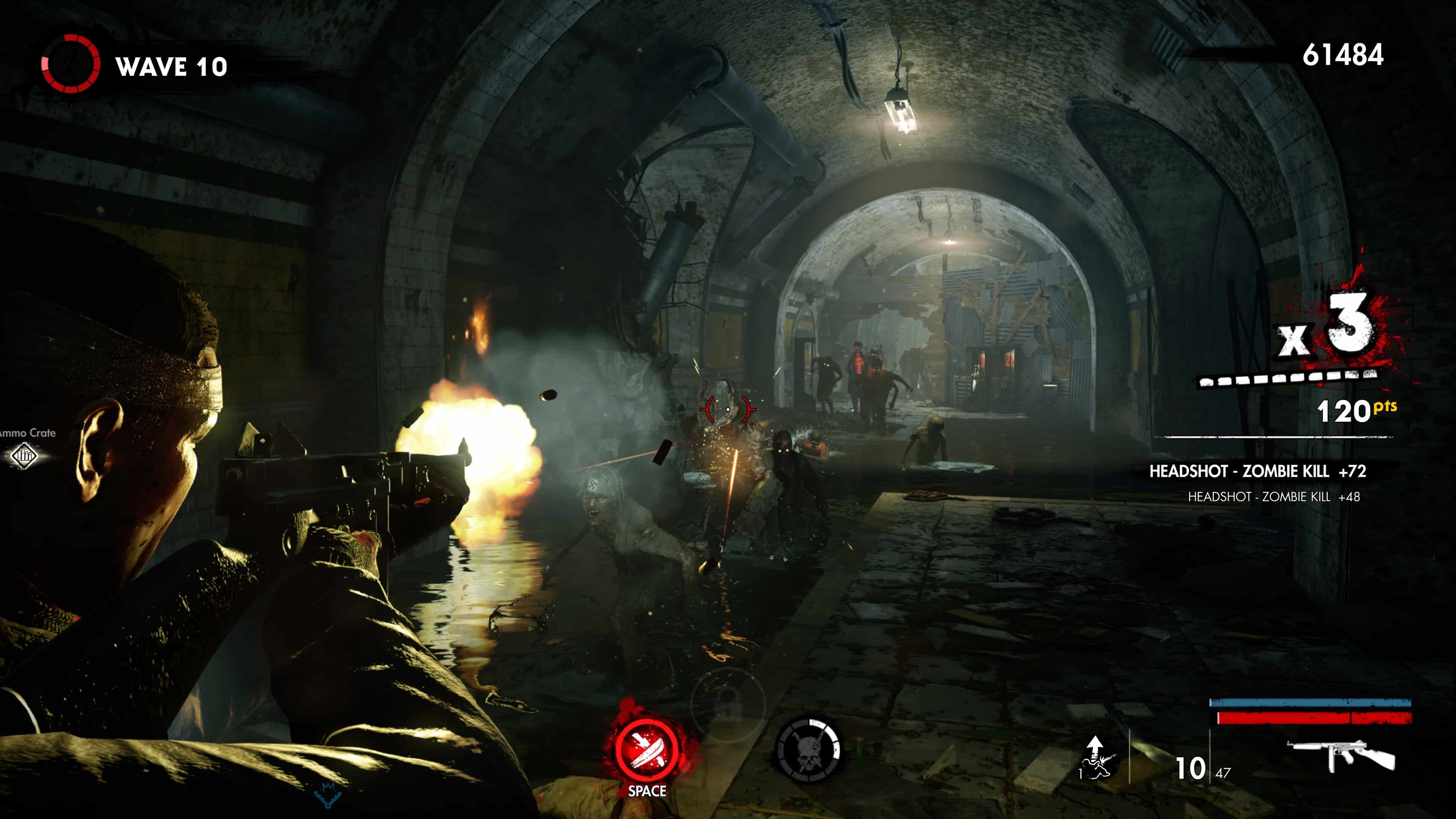Viewport: 1456px width, 819px height.
Task: Select the skull and daggers takedown icon
Action: pyautogui.click(x=808, y=751)
